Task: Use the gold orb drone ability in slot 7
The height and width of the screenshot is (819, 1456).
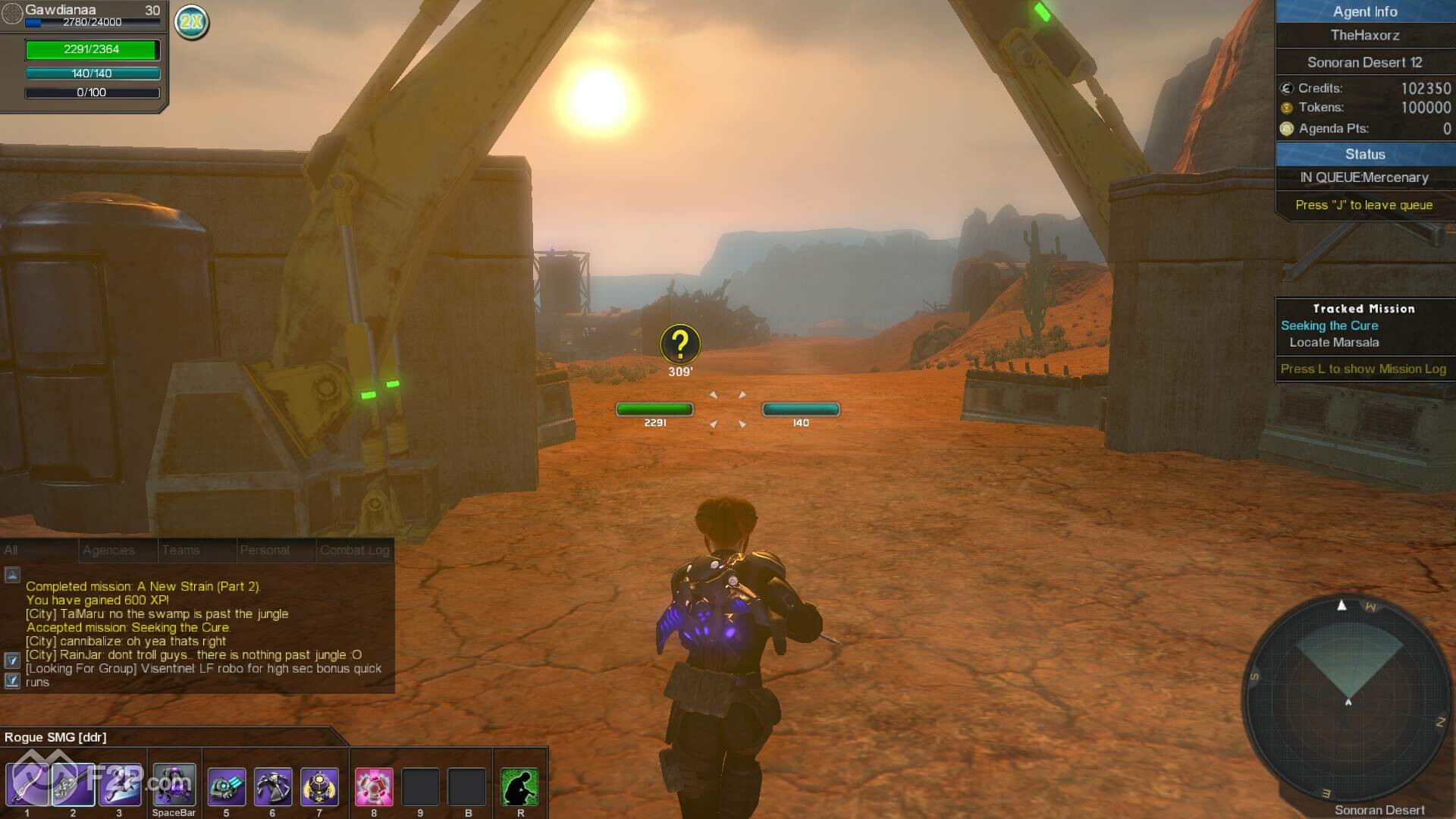Action: 319,786
